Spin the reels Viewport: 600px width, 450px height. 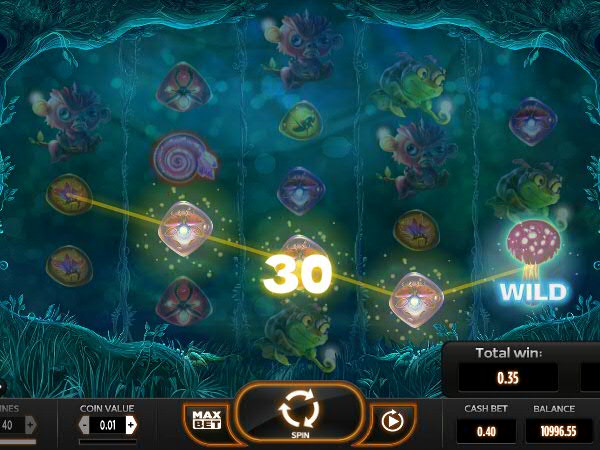click(x=298, y=412)
